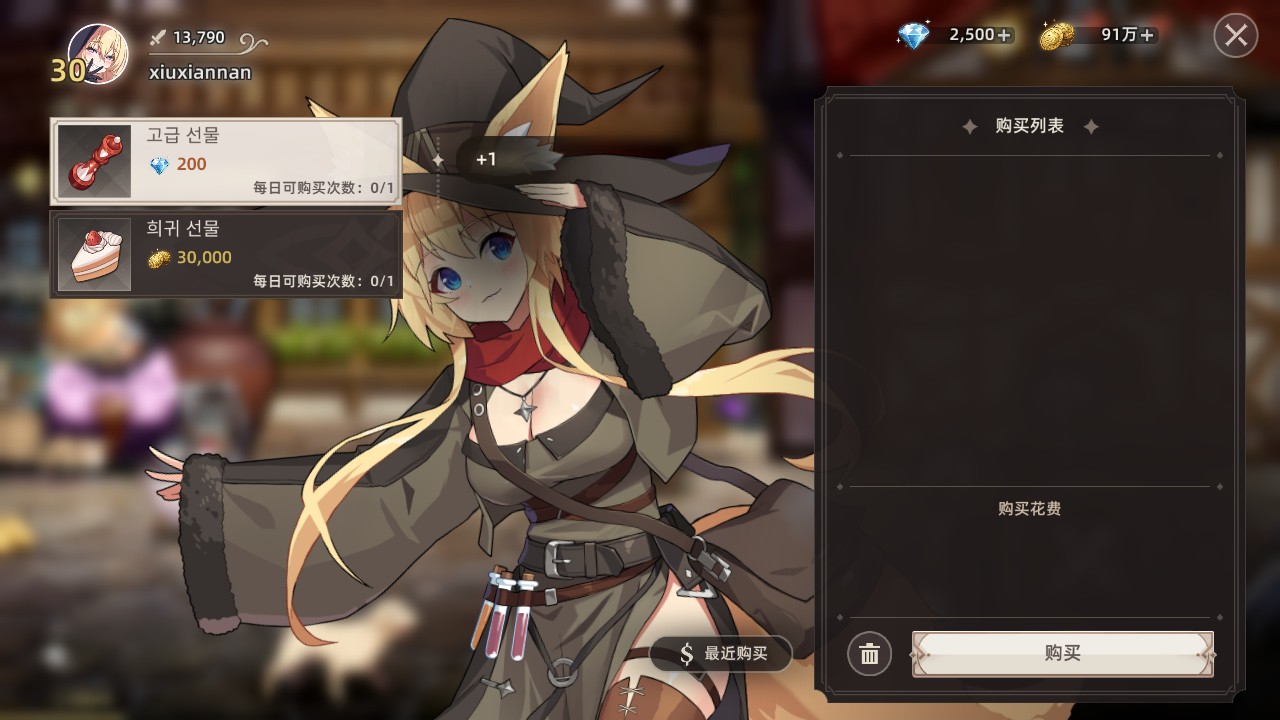The width and height of the screenshot is (1280, 720).
Task: Select the 희귀 선물 shop listing
Action: pos(225,253)
